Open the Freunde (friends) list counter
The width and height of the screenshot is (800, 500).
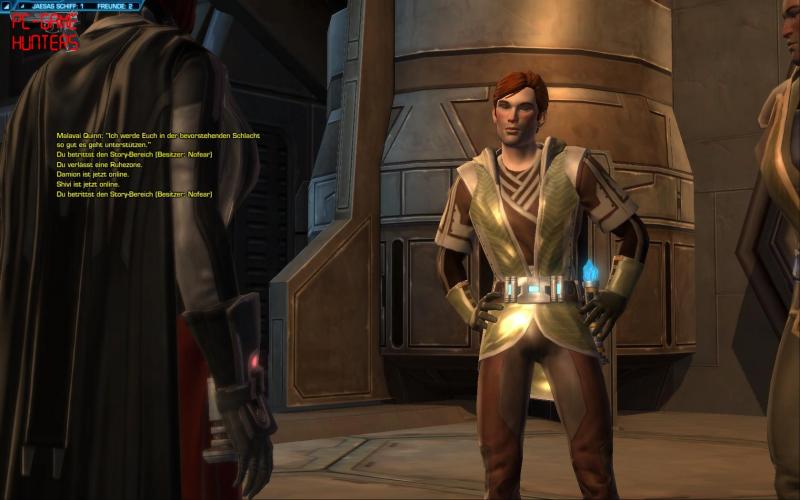coord(112,6)
